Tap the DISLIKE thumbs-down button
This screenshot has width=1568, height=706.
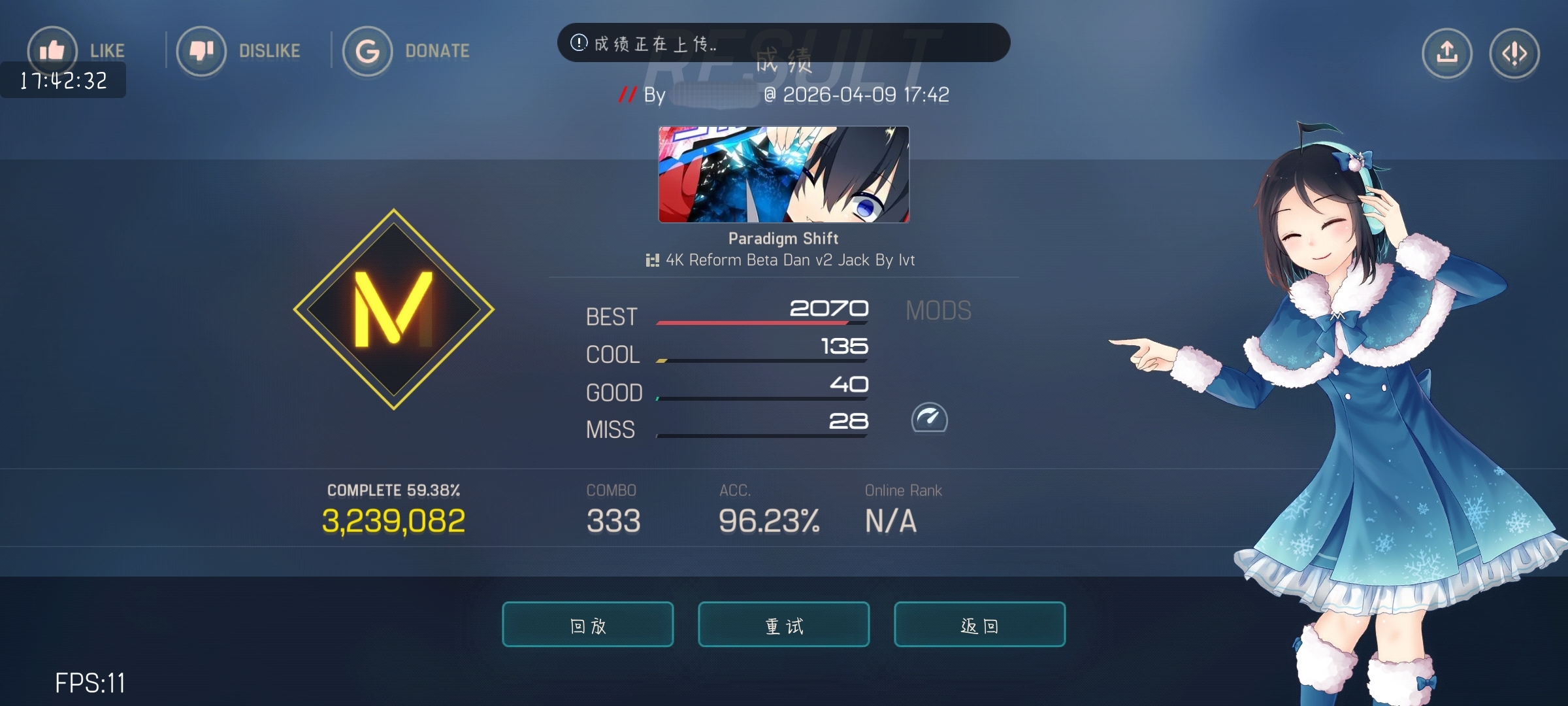point(201,51)
